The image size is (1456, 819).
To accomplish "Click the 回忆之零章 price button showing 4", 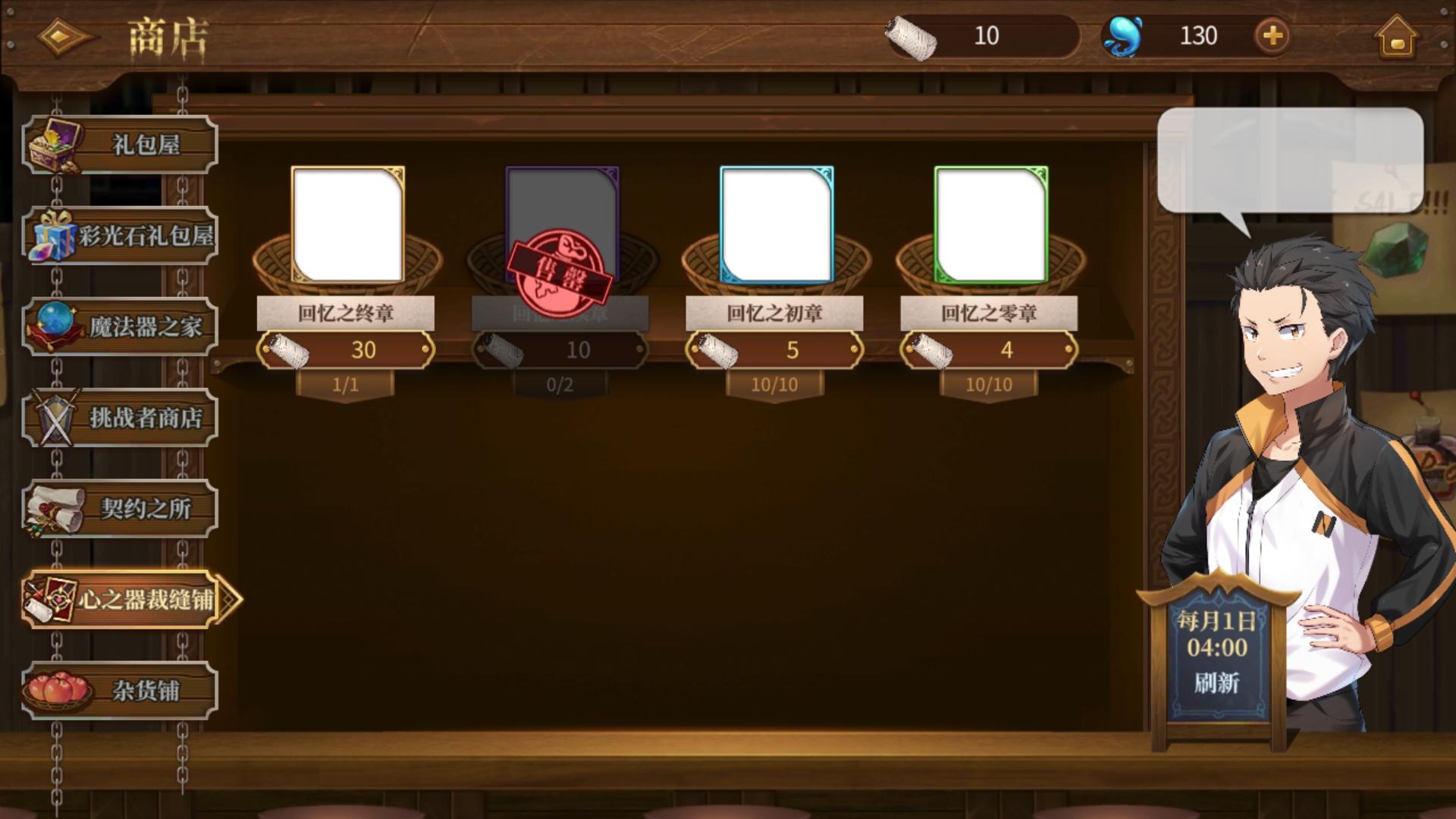I will [990, 350].
